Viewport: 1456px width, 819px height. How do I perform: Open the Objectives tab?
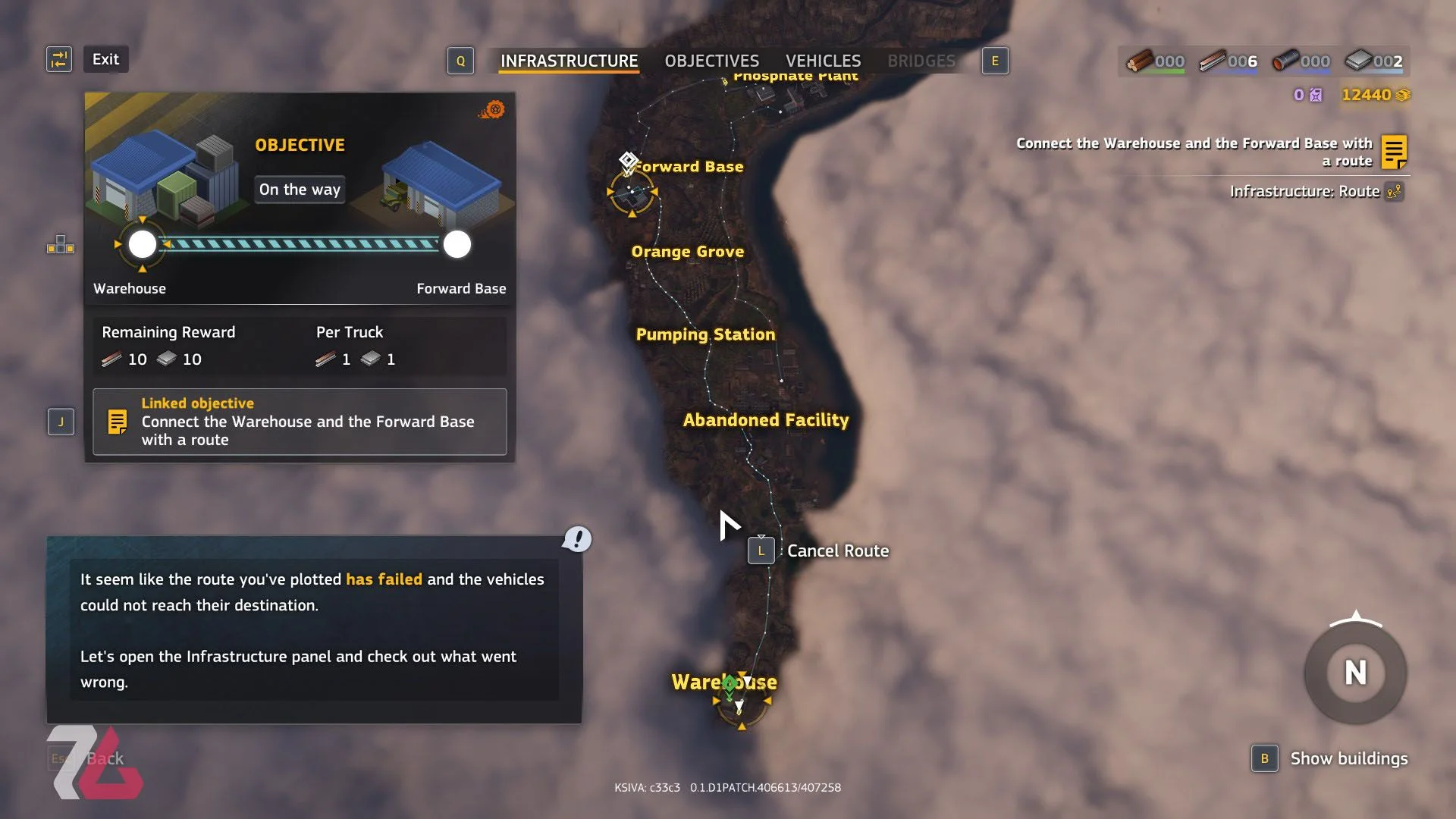[x=711, y=61]
